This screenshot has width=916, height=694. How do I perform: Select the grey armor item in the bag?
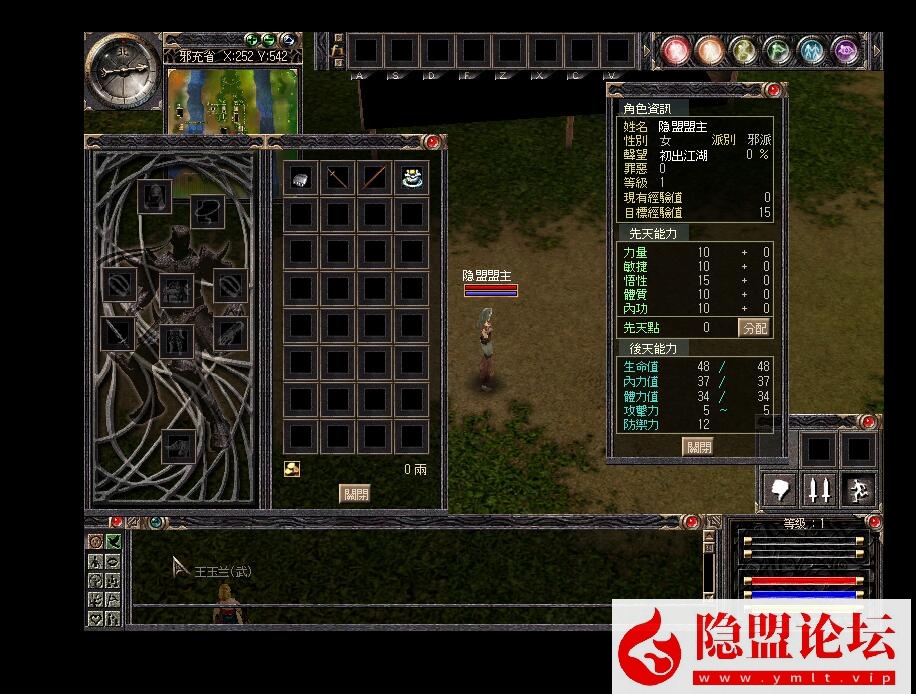click(301, 178)
